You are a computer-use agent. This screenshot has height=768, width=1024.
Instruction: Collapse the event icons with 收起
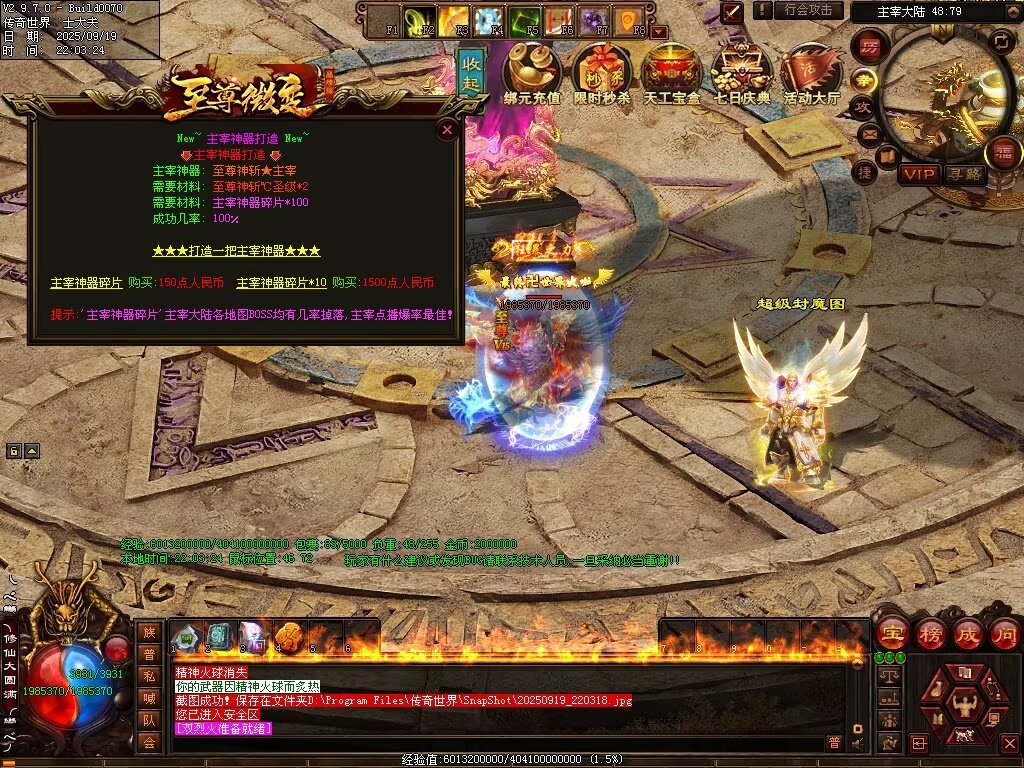(x=472, y=72)
